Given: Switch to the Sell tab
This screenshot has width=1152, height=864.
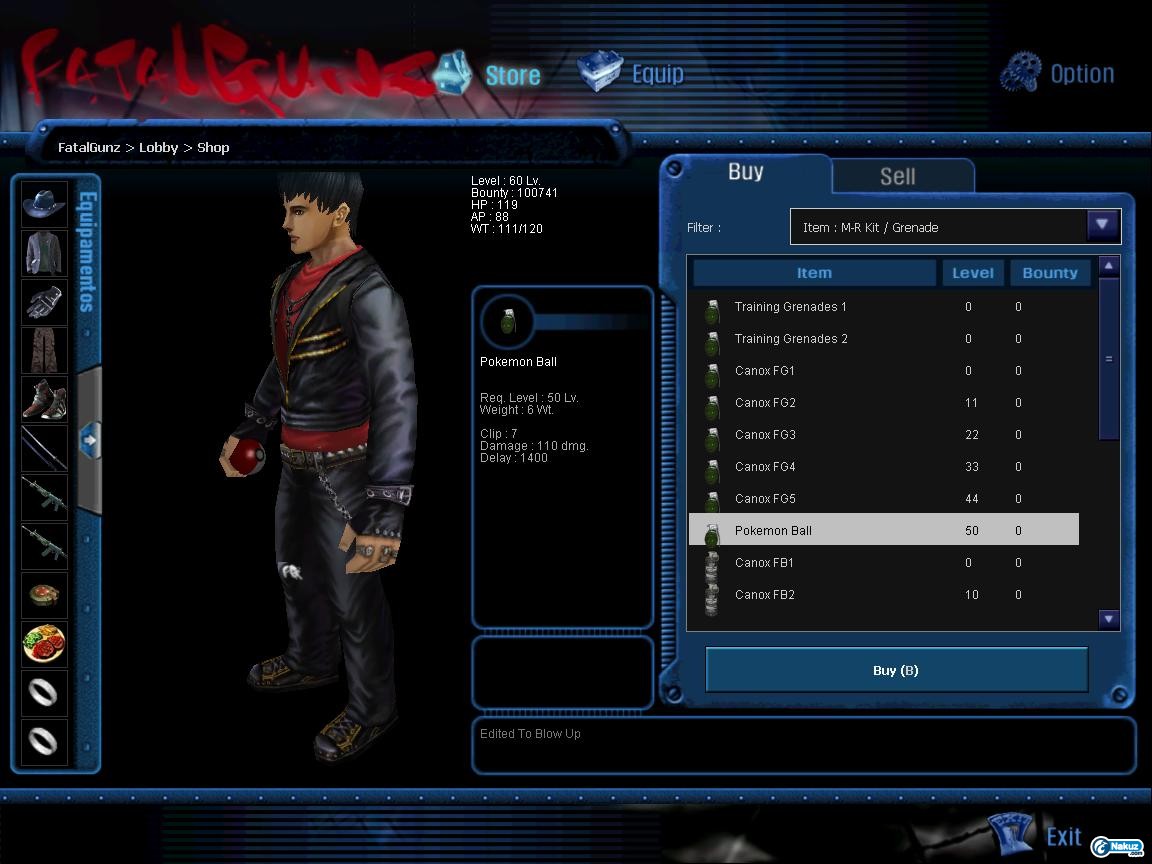Looking at the screenshot, I should pos(897,176).
